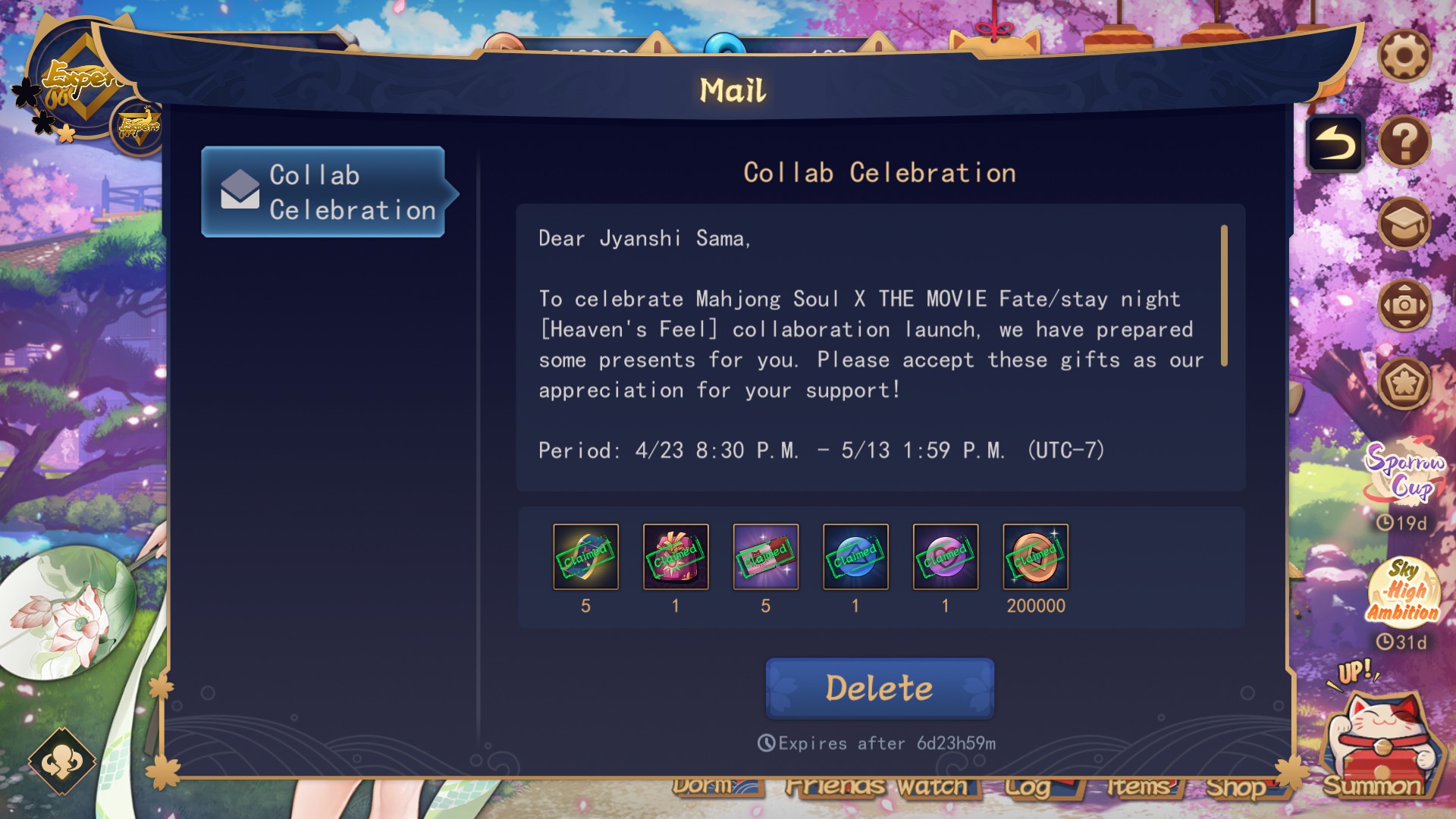Screen dimensions: 1456x819
Task: Open the flower badge icon on right
Action: click(x=1404, y=383)
